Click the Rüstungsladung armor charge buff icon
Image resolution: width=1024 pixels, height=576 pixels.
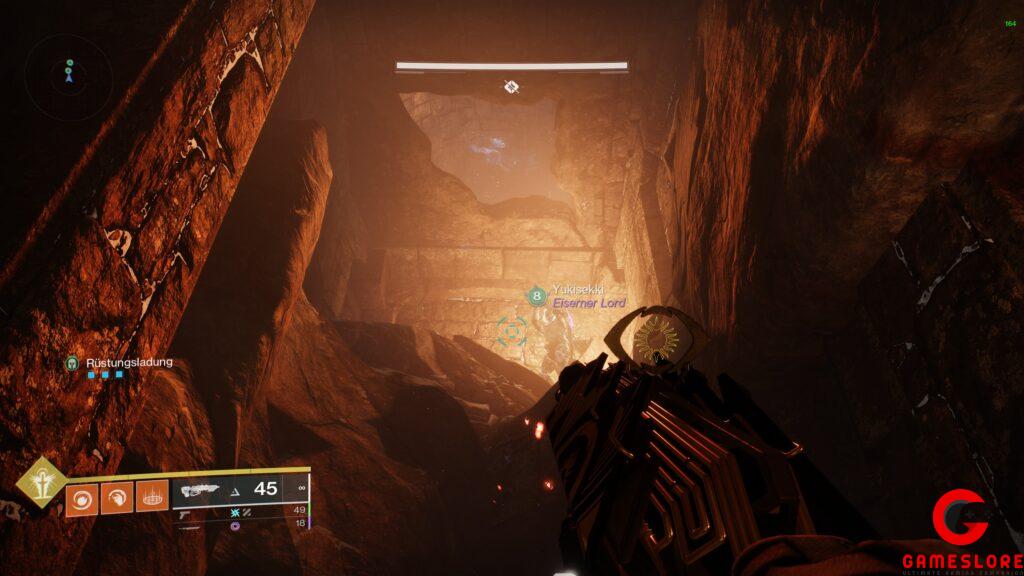coord(72,363)
